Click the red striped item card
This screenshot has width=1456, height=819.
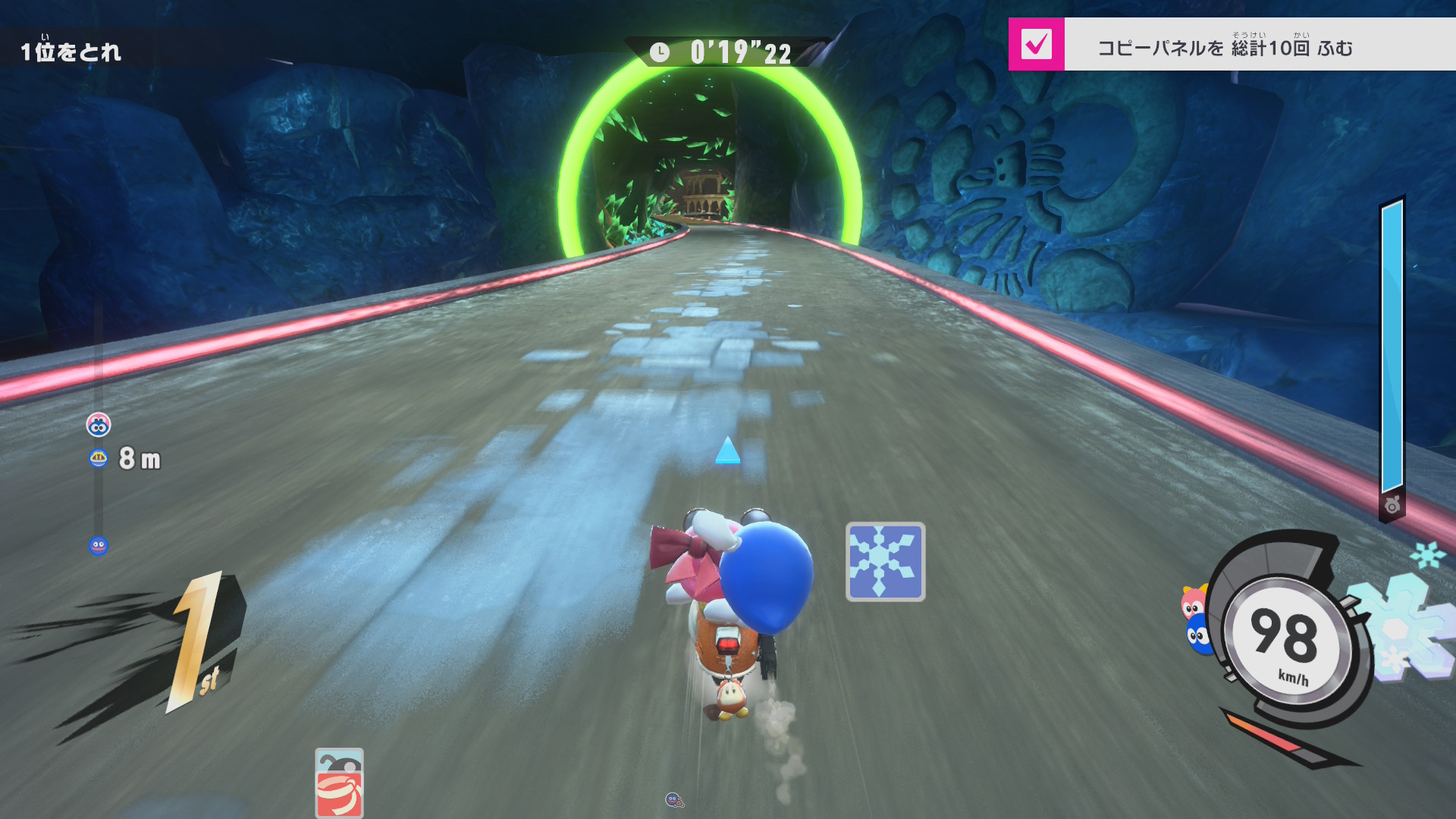coord(339,783)
